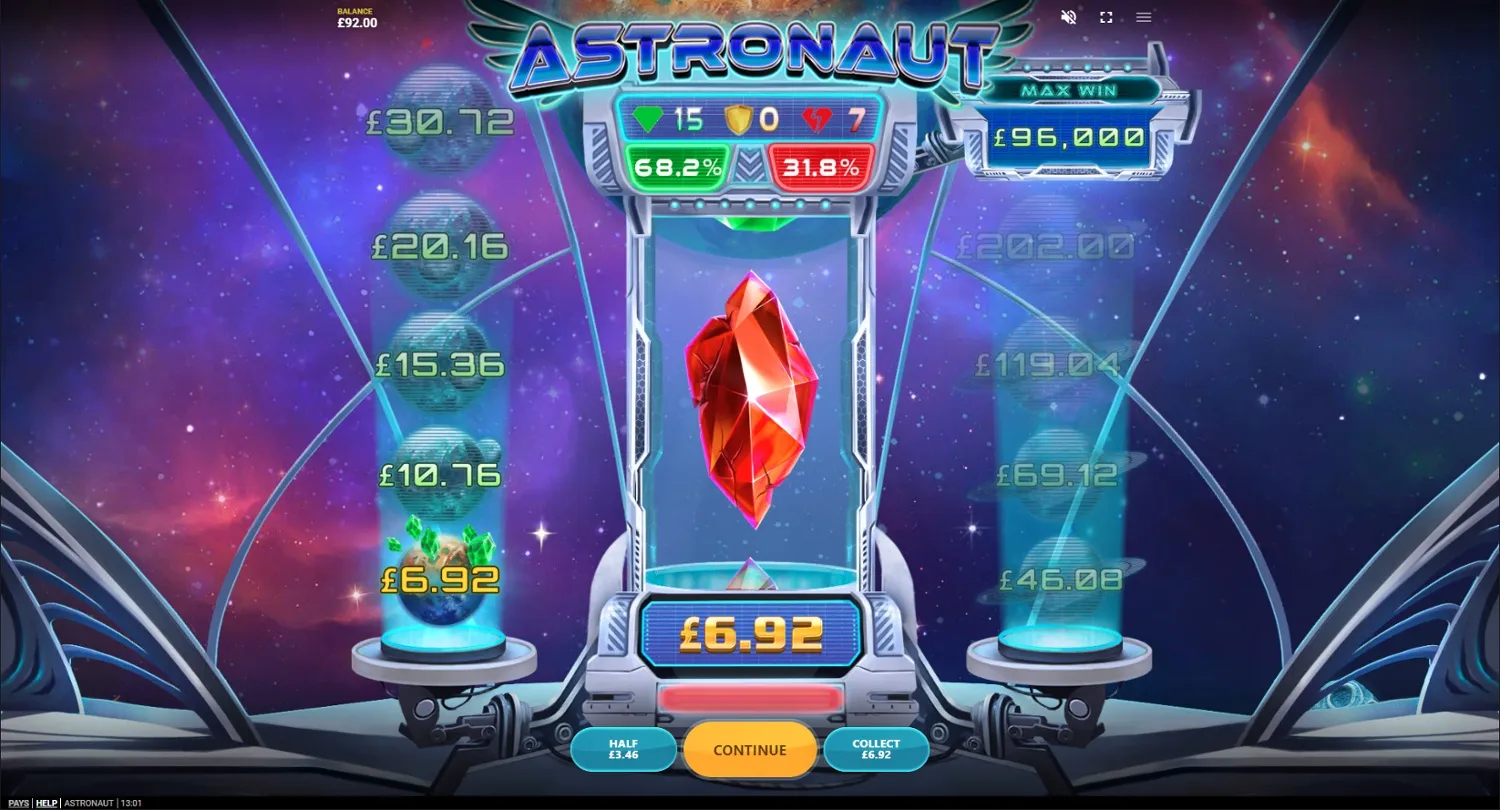Toggle fullscreen mode

(x=1105, y=17)
